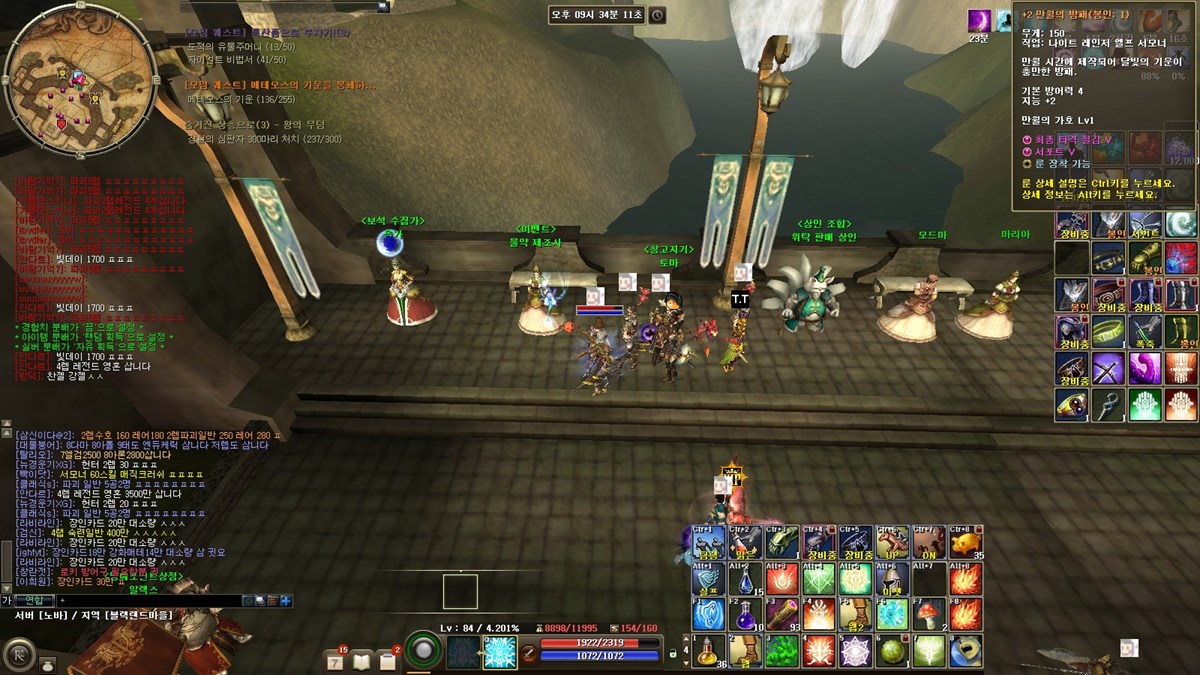Use the purple scroll tube item
1200x675 pixels.
pyautogui.click(x=781, y=613)
